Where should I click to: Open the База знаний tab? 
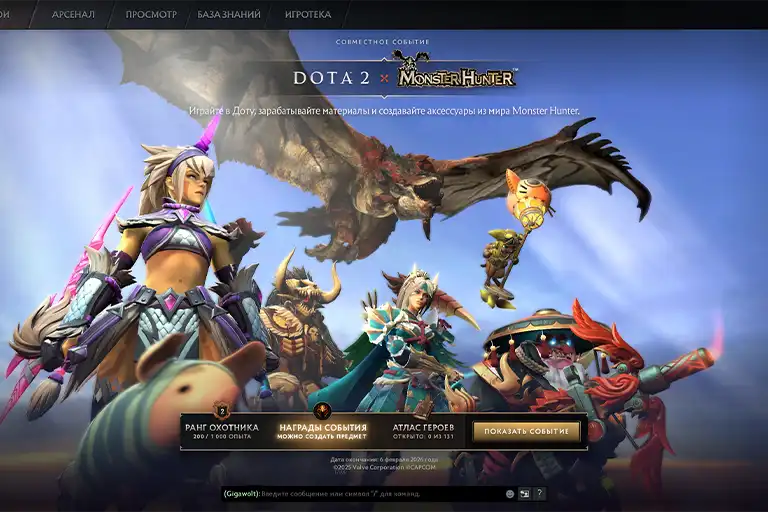click(229, 15)
